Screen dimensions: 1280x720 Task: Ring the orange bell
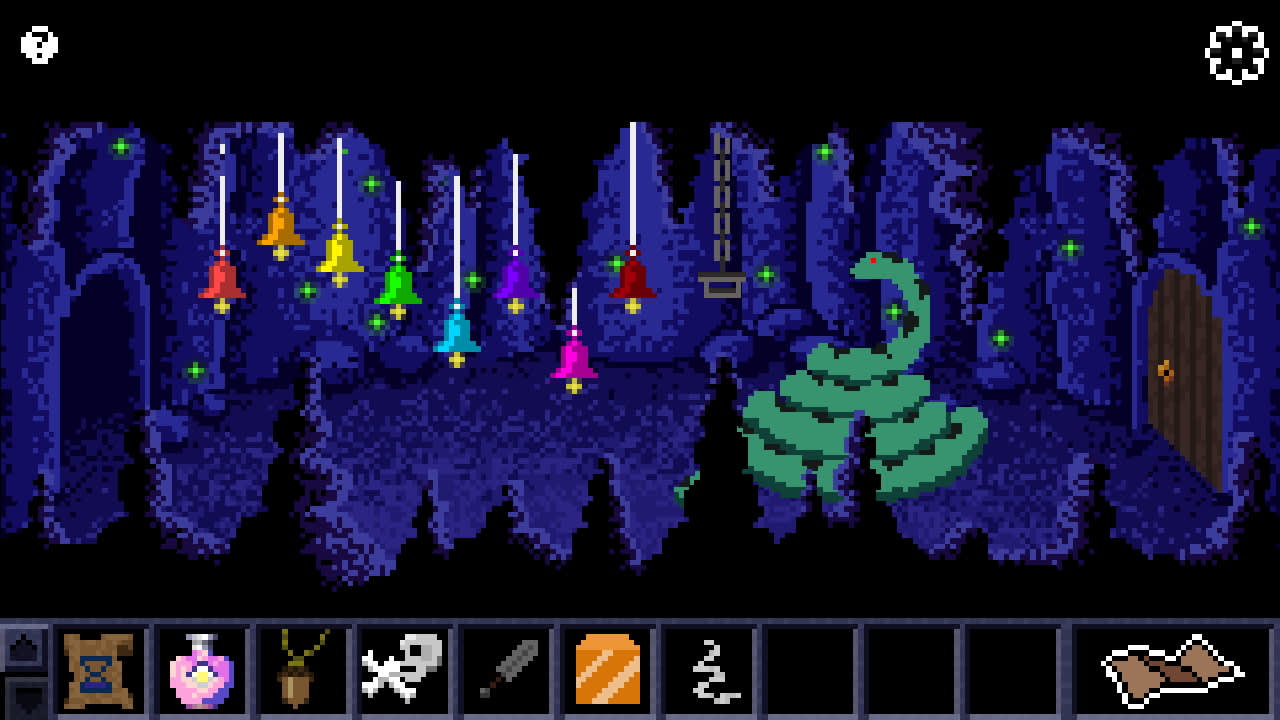pos(279,225)
